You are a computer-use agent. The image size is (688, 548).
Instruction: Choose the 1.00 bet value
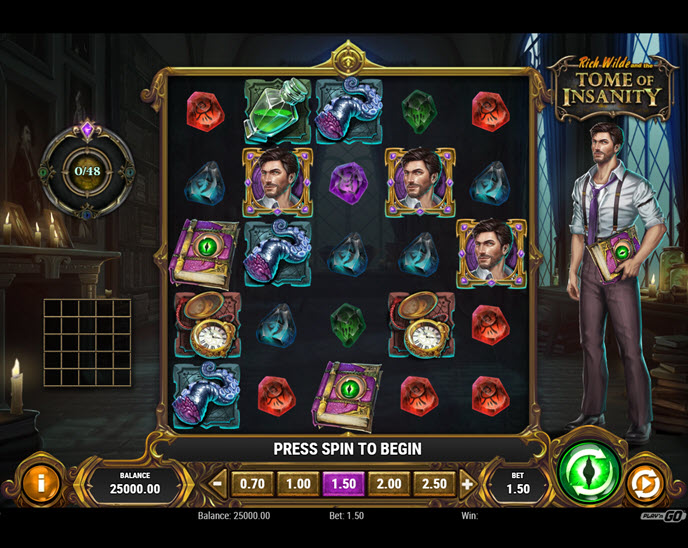pos(298,484)
